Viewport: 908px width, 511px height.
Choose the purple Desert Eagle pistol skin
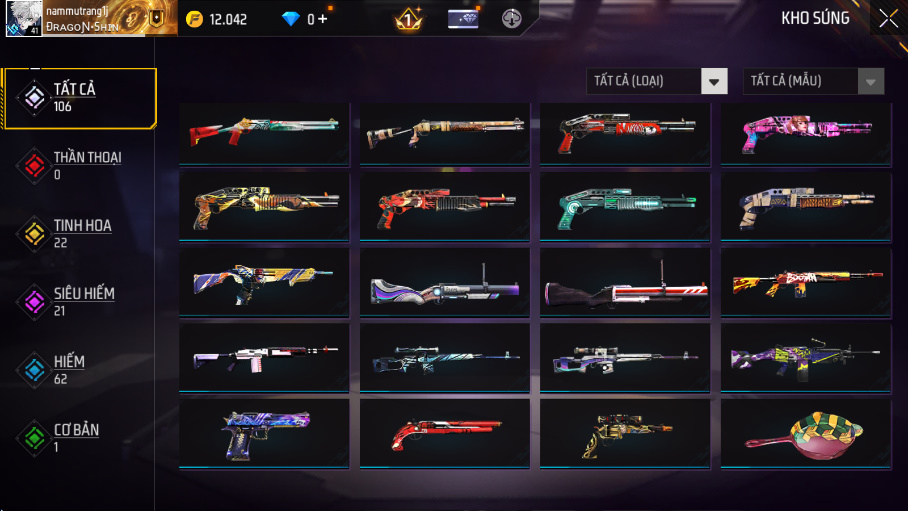264,432
